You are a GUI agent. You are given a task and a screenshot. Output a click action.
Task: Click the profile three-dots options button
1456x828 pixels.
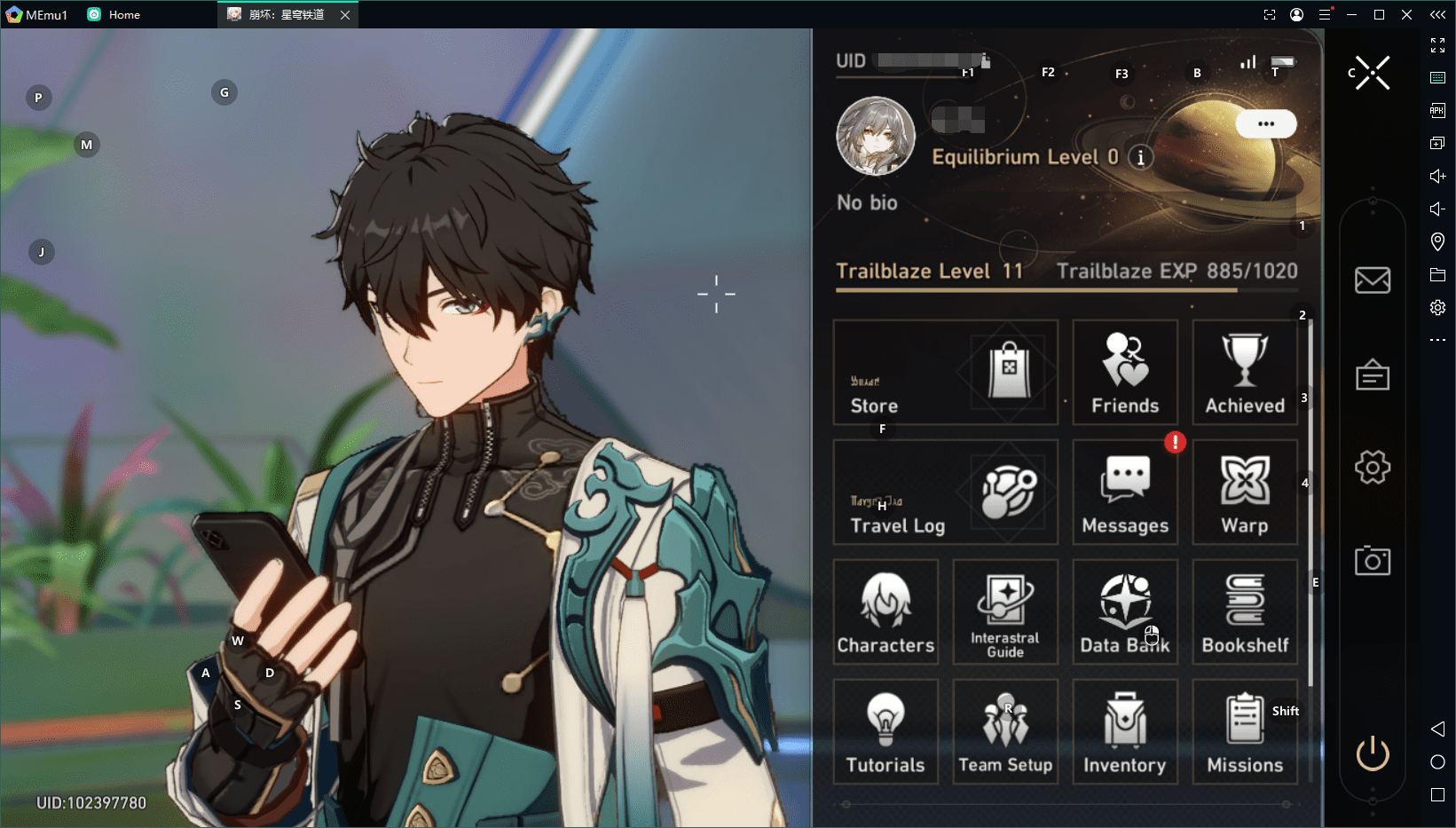pyautogui.click(x=1266, y=124)
